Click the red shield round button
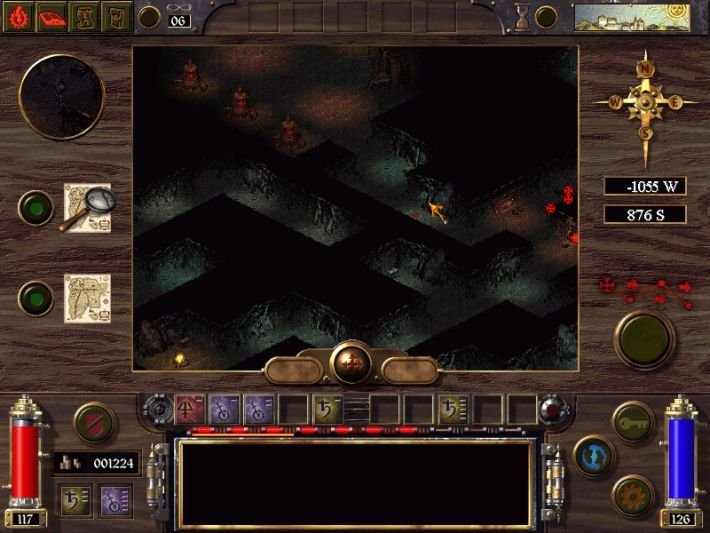Image resolution: width=710 pixels, height=533 pixels. coord(94,422)
